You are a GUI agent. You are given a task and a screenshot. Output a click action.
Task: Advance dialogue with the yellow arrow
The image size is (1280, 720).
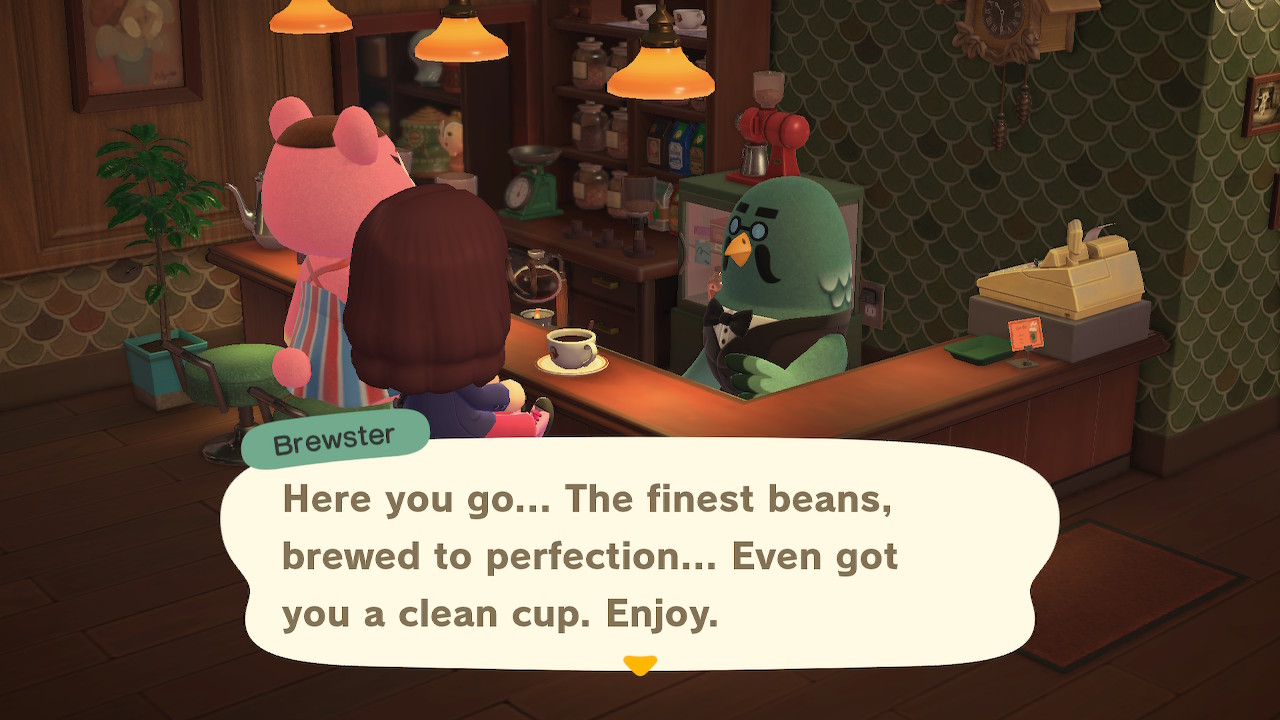point(640,665)
